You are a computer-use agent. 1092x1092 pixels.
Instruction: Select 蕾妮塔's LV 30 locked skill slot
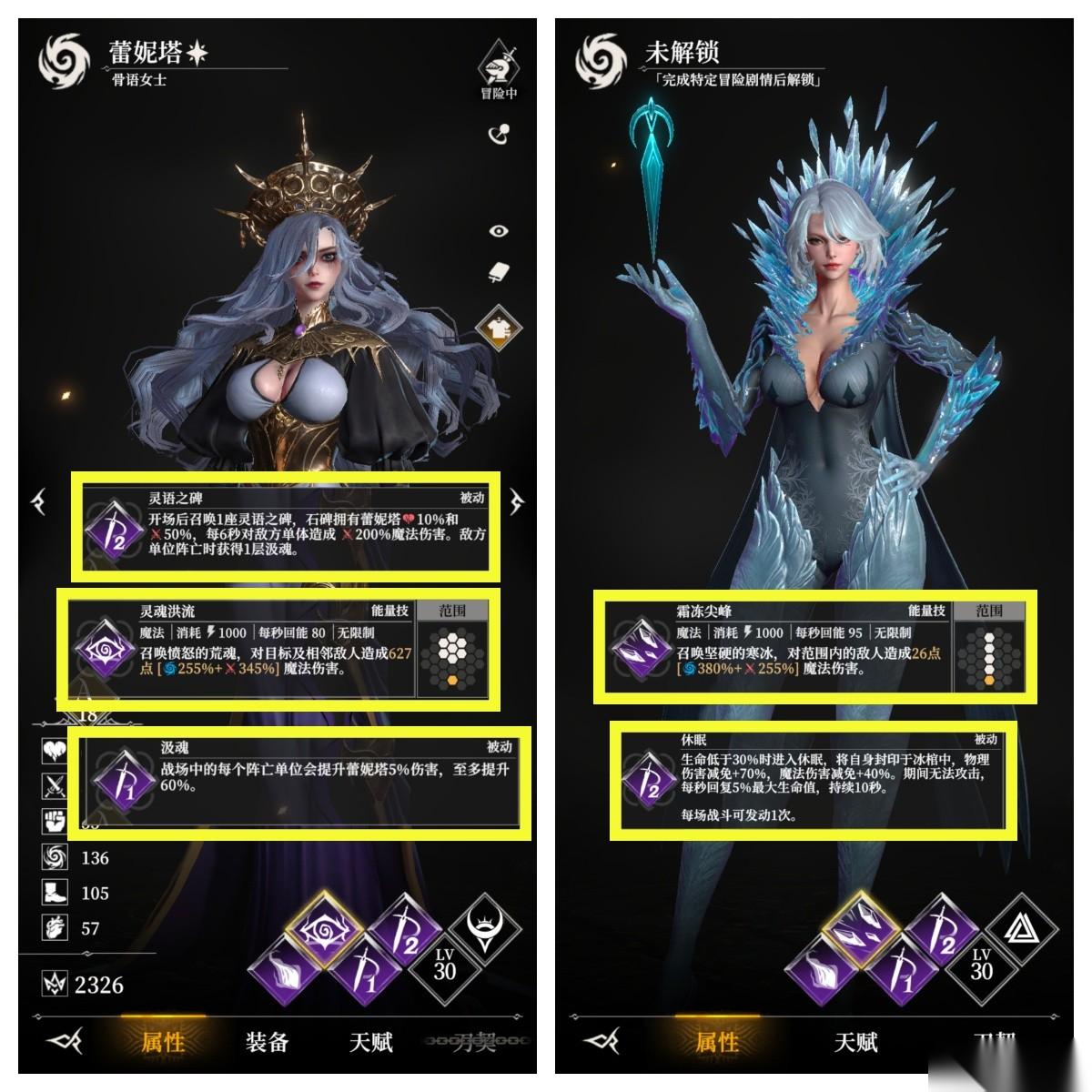tap(444, 965)
